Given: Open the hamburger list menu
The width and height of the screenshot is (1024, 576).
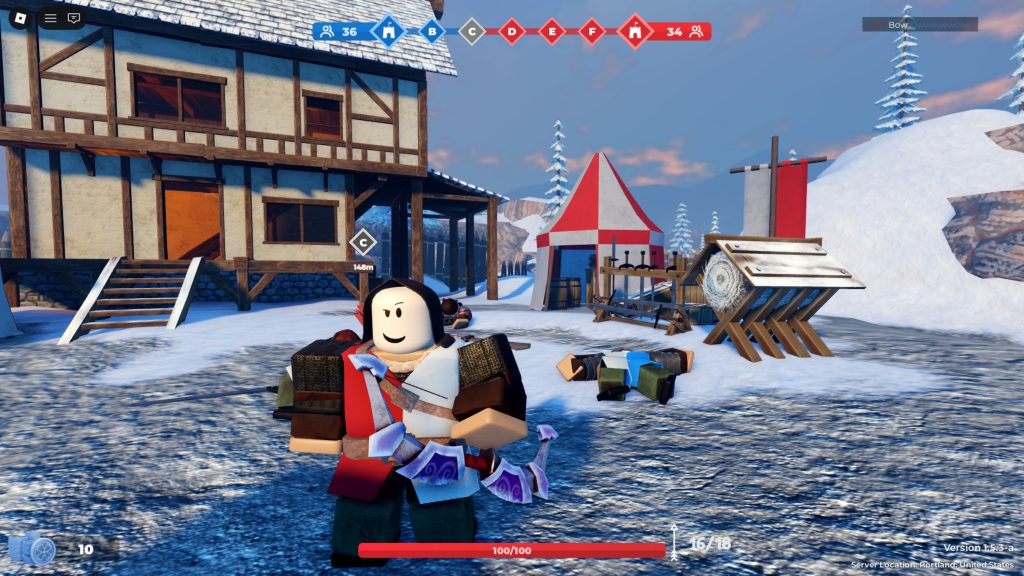Looking at the screenshot, I should coord(50,18).
